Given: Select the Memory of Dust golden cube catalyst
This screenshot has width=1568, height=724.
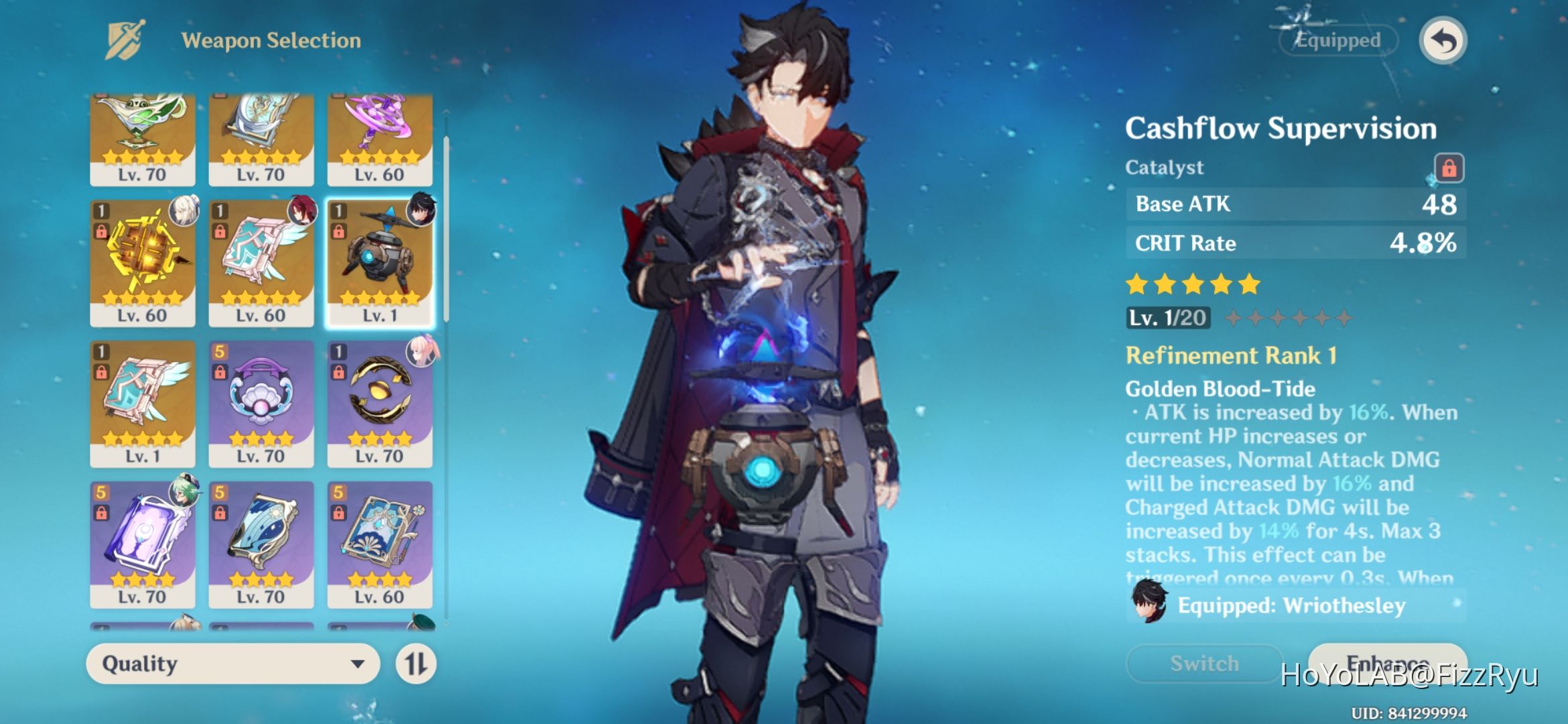Looking at the screenshot, I should click(143, 262).
